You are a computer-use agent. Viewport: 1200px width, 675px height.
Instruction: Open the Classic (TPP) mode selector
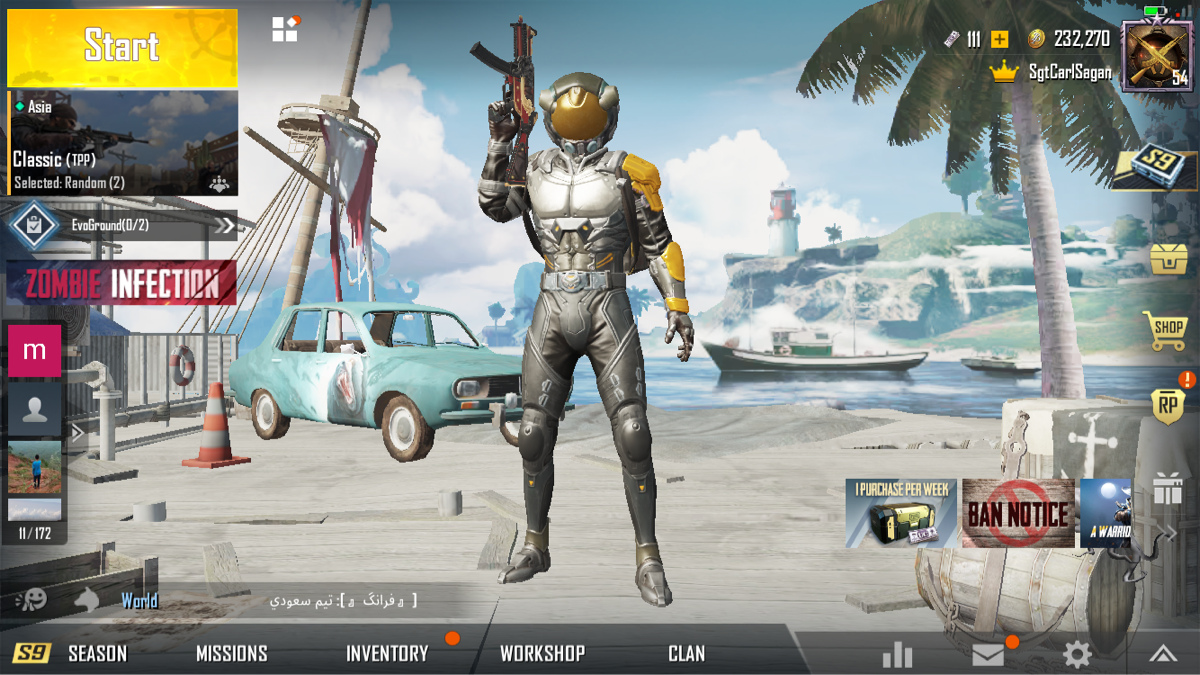tap(123, 143)
